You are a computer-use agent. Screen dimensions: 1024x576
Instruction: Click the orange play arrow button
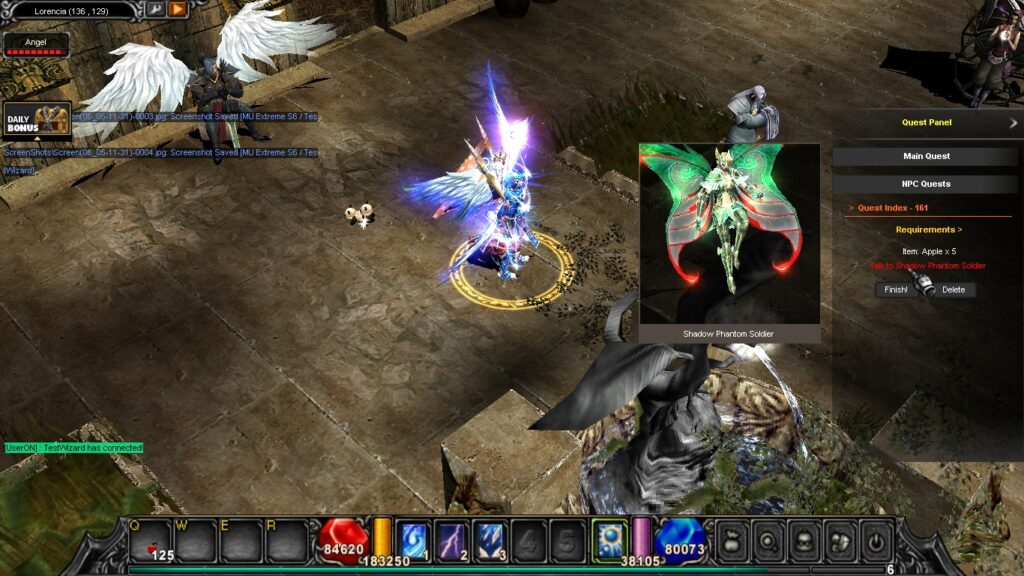click(177, 10)
